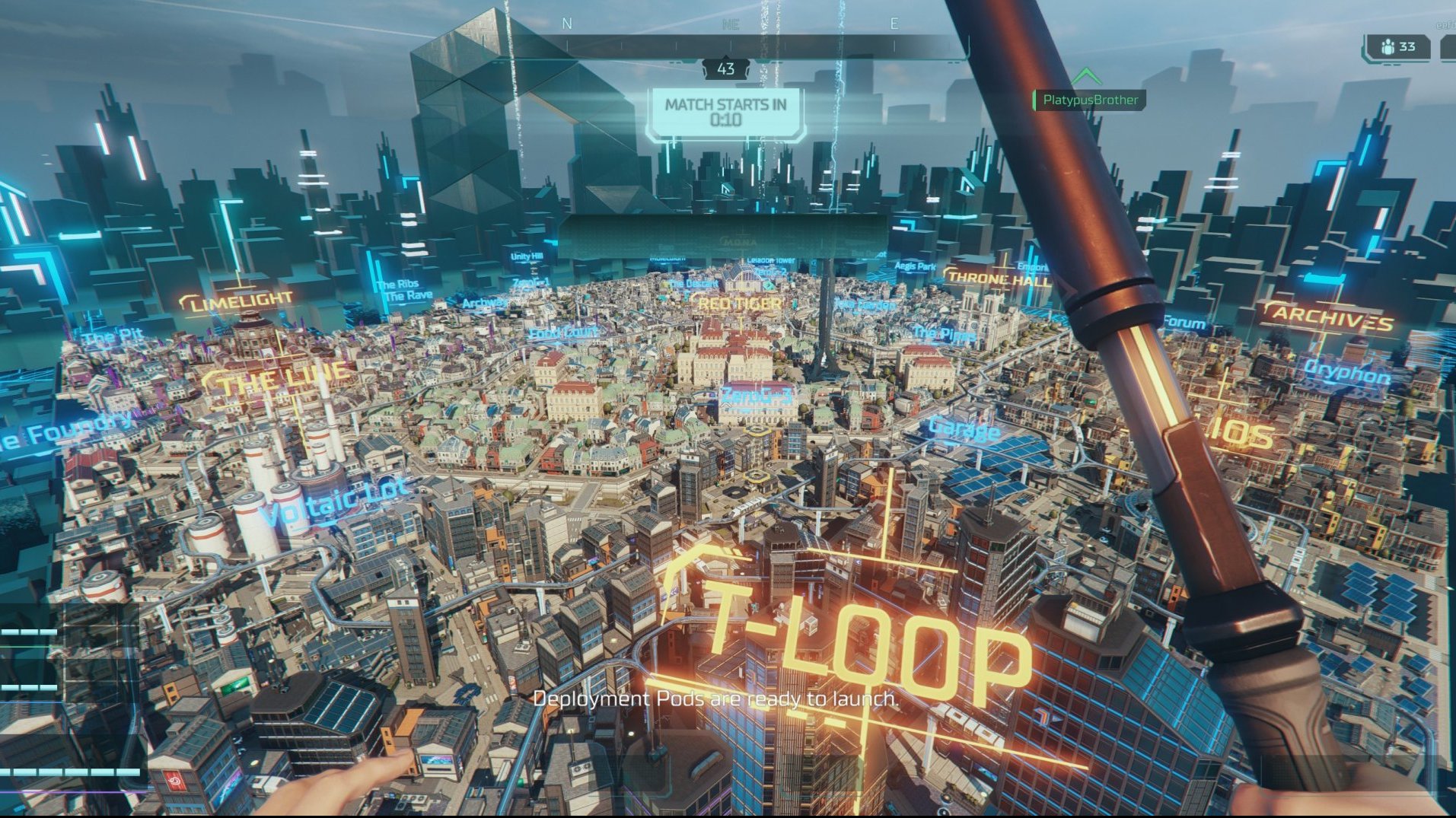Select the RED TIGER district marker
The image size is (1456, 818).
coord(738,304)
